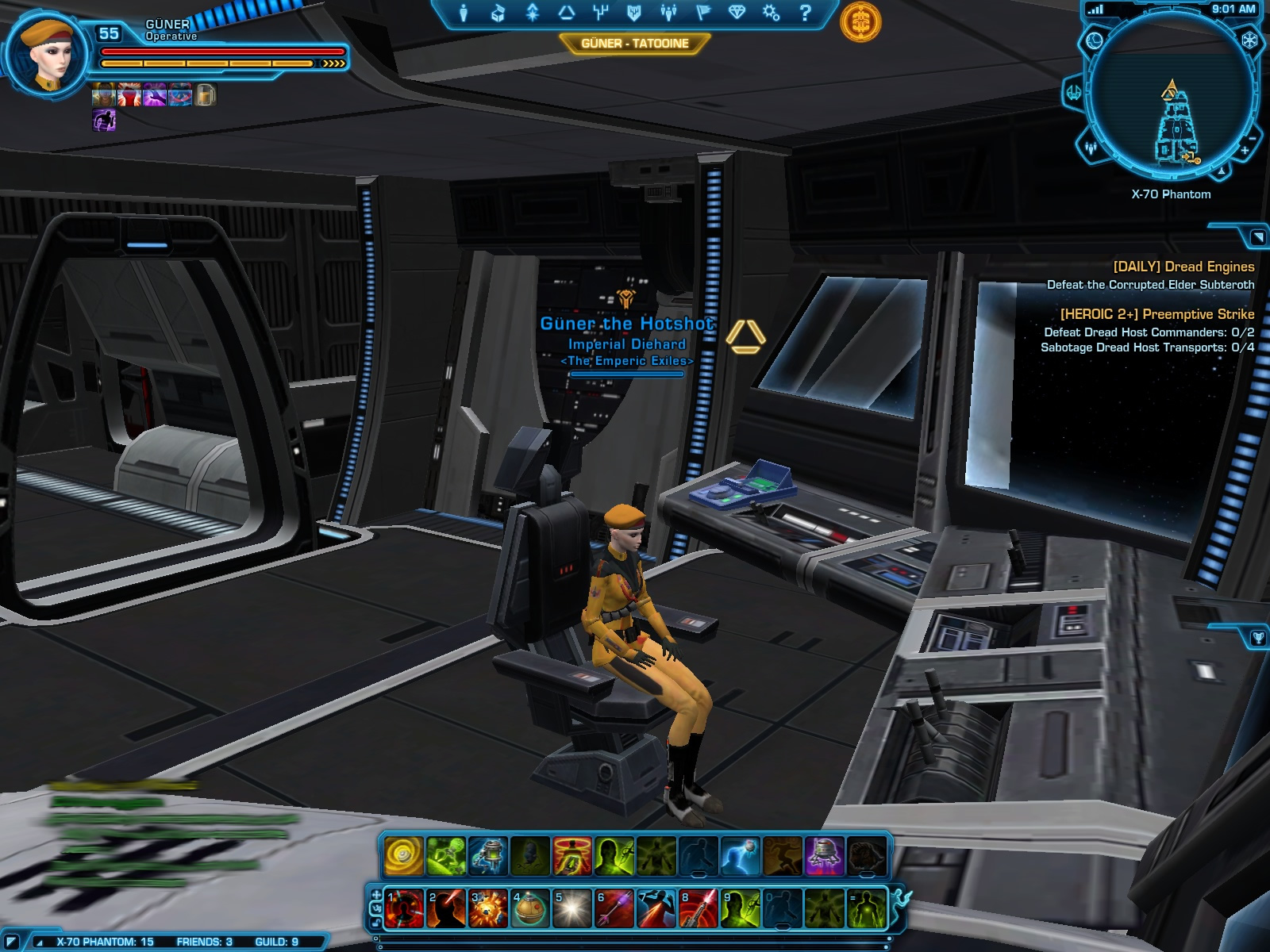Open the question mark help menu
Screen dimensions: 1270x952
pos(805,13)
